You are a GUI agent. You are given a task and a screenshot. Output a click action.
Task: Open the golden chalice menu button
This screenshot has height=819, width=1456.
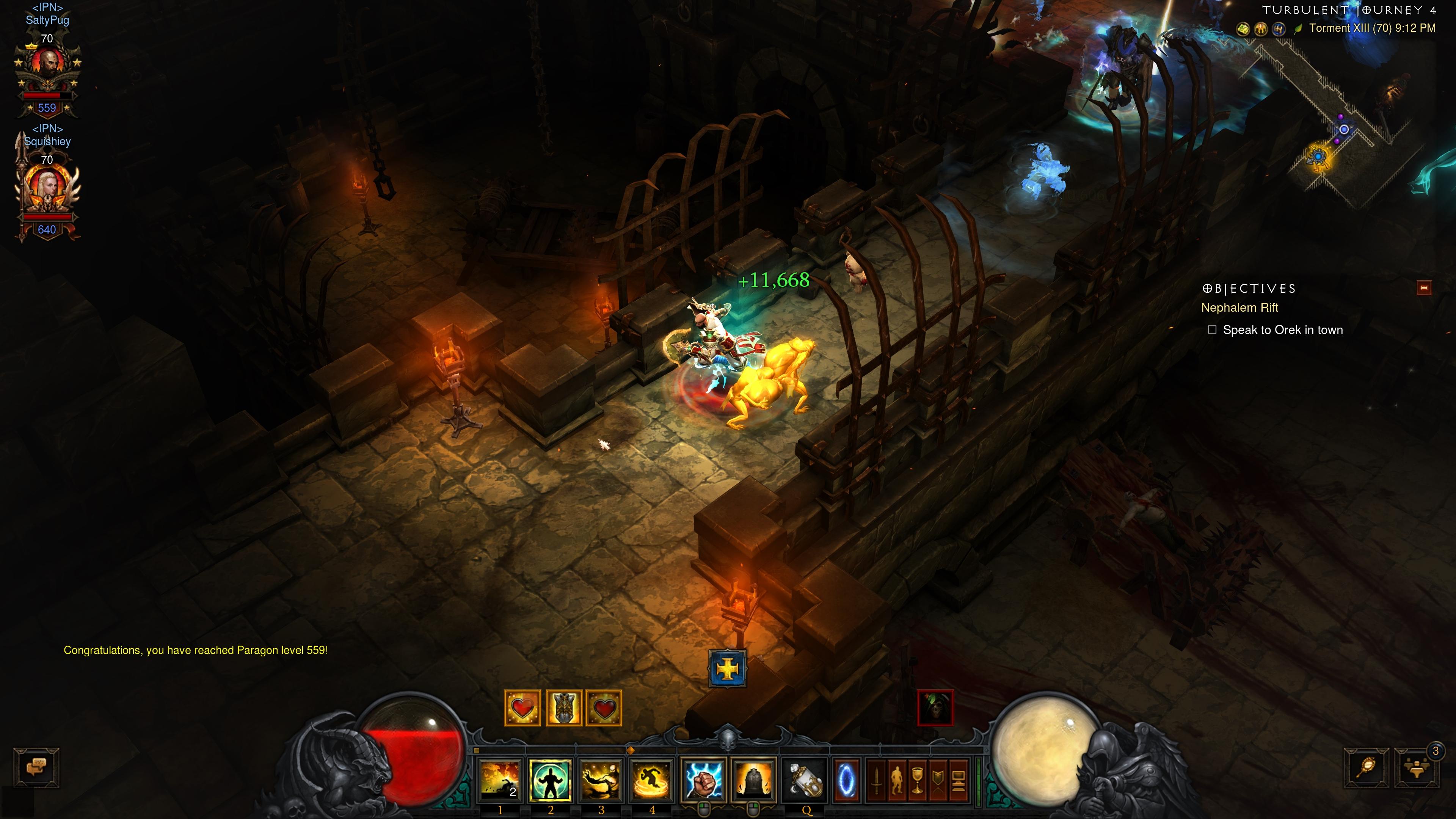(917, 781)
